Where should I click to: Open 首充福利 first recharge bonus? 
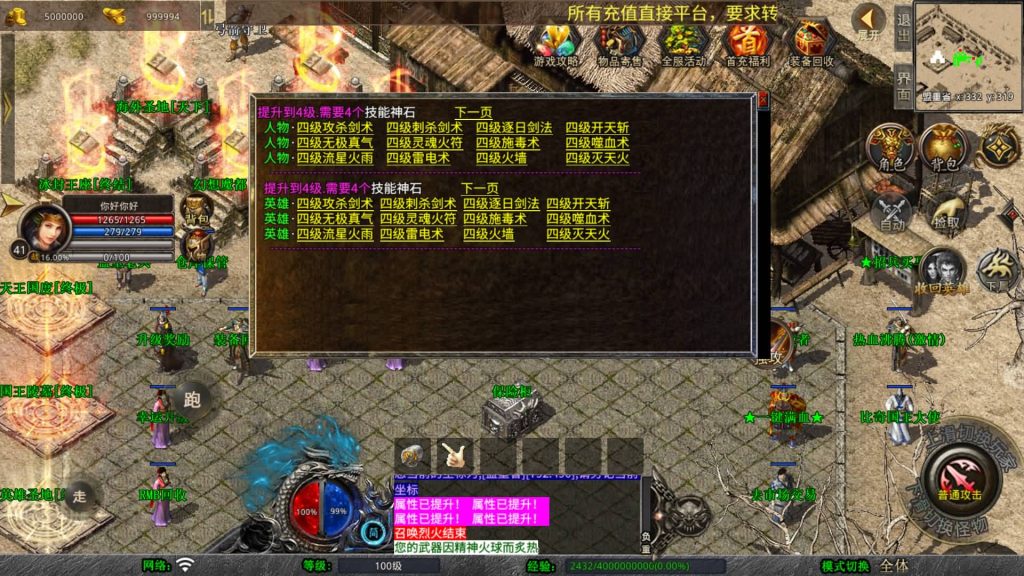[748, 44]
